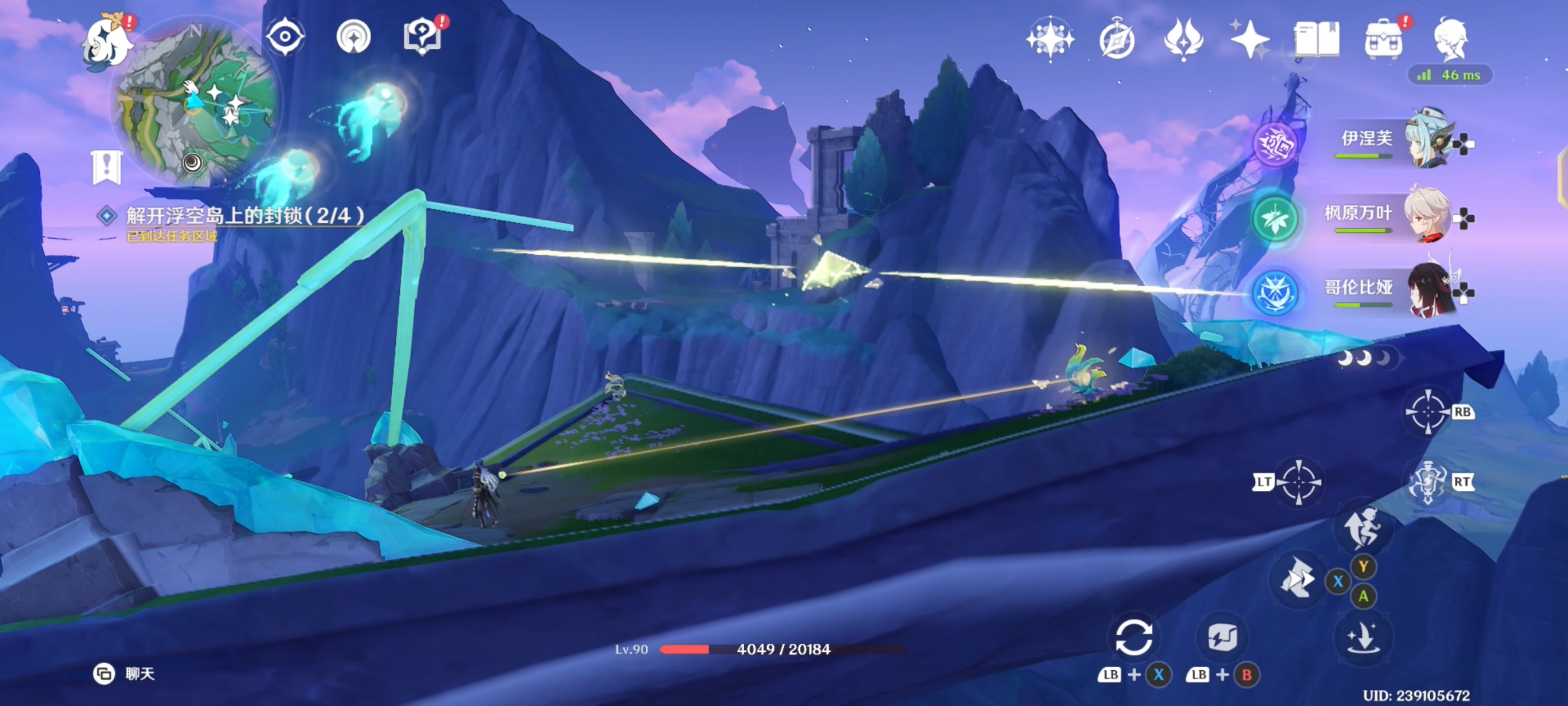The image size is (1568, 706).
Task: Click the circular arrows swap button
Action: pyautogui.click(x=1133, y=637)
